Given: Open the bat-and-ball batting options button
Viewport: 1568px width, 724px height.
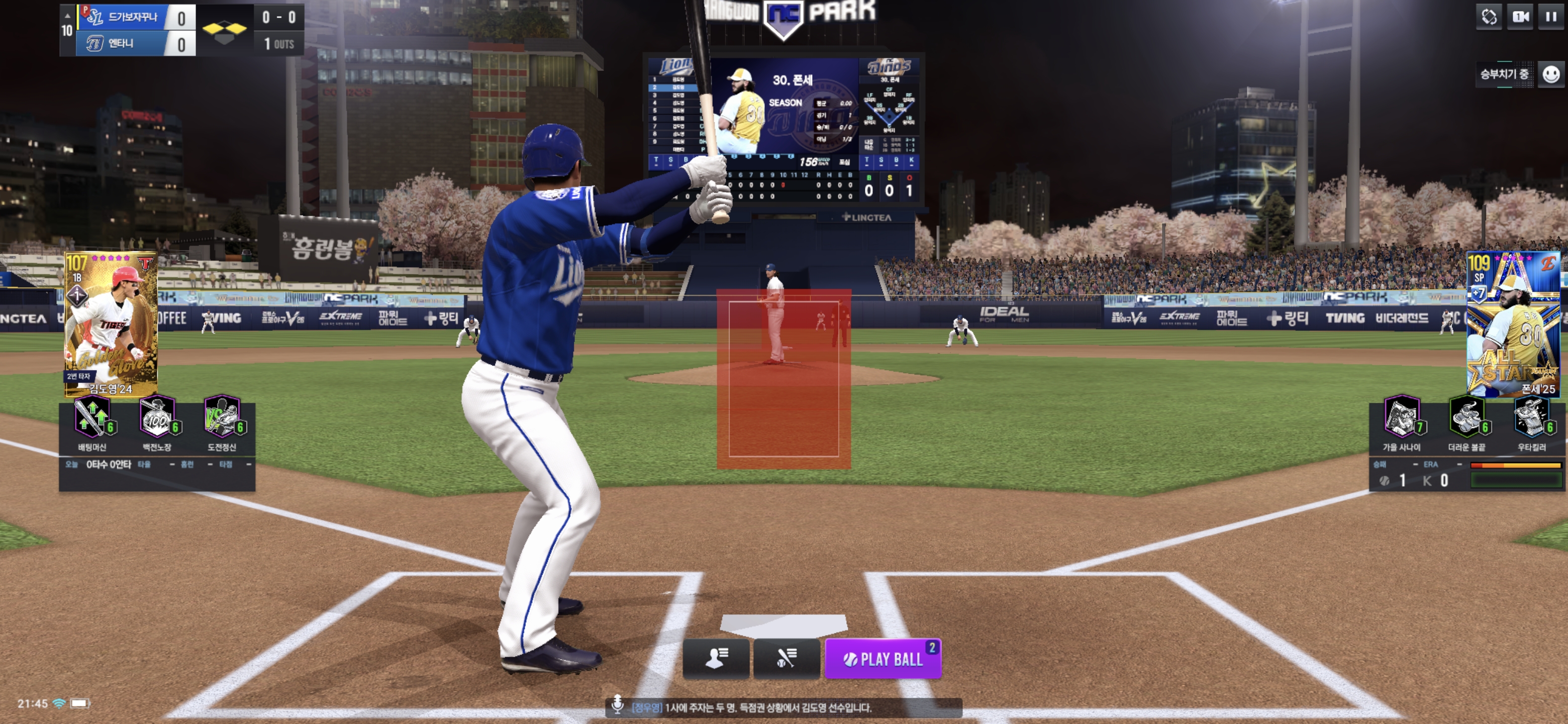Looking at the screenshot, I should 786,658.
